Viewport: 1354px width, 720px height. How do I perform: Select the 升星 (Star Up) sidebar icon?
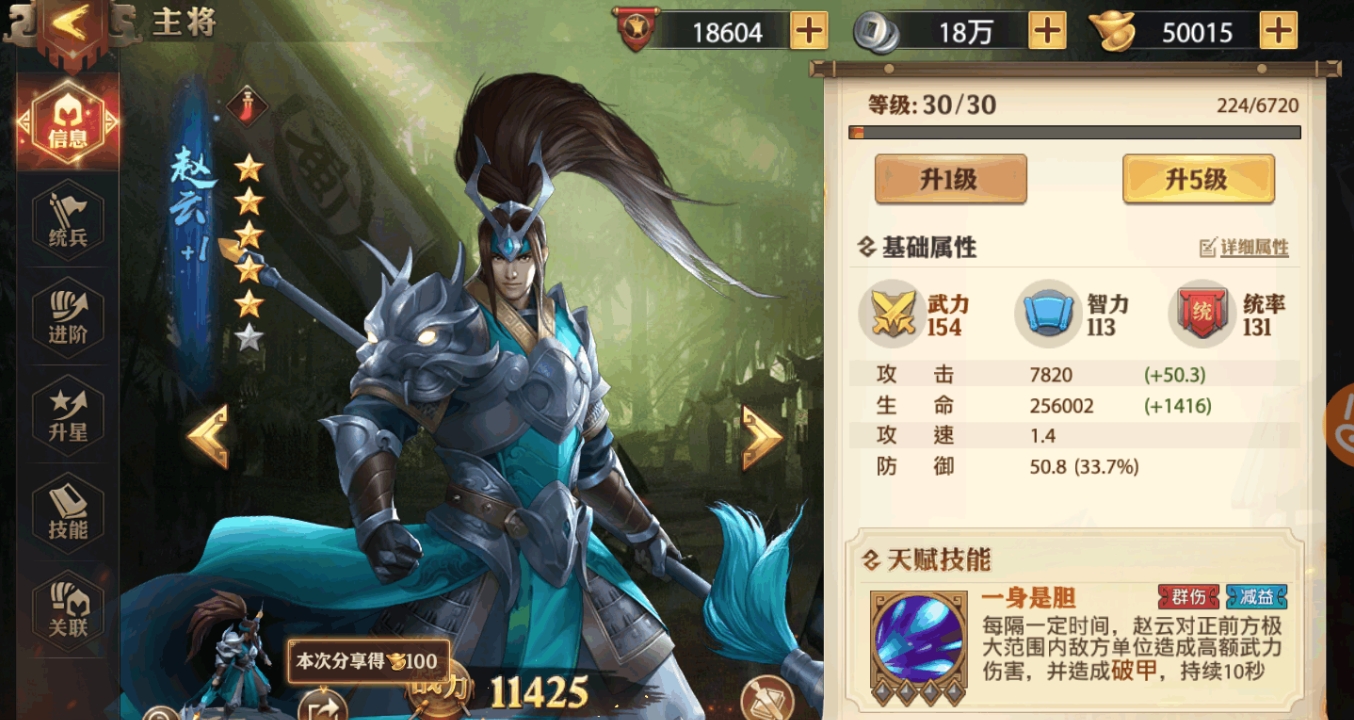[66, 414]
